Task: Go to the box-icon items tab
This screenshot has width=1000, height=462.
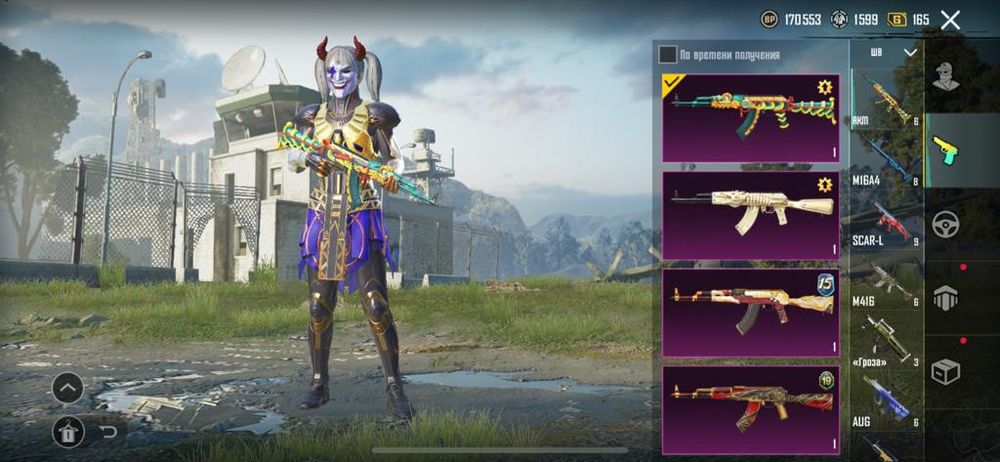Action: click(x=945, y=371)
